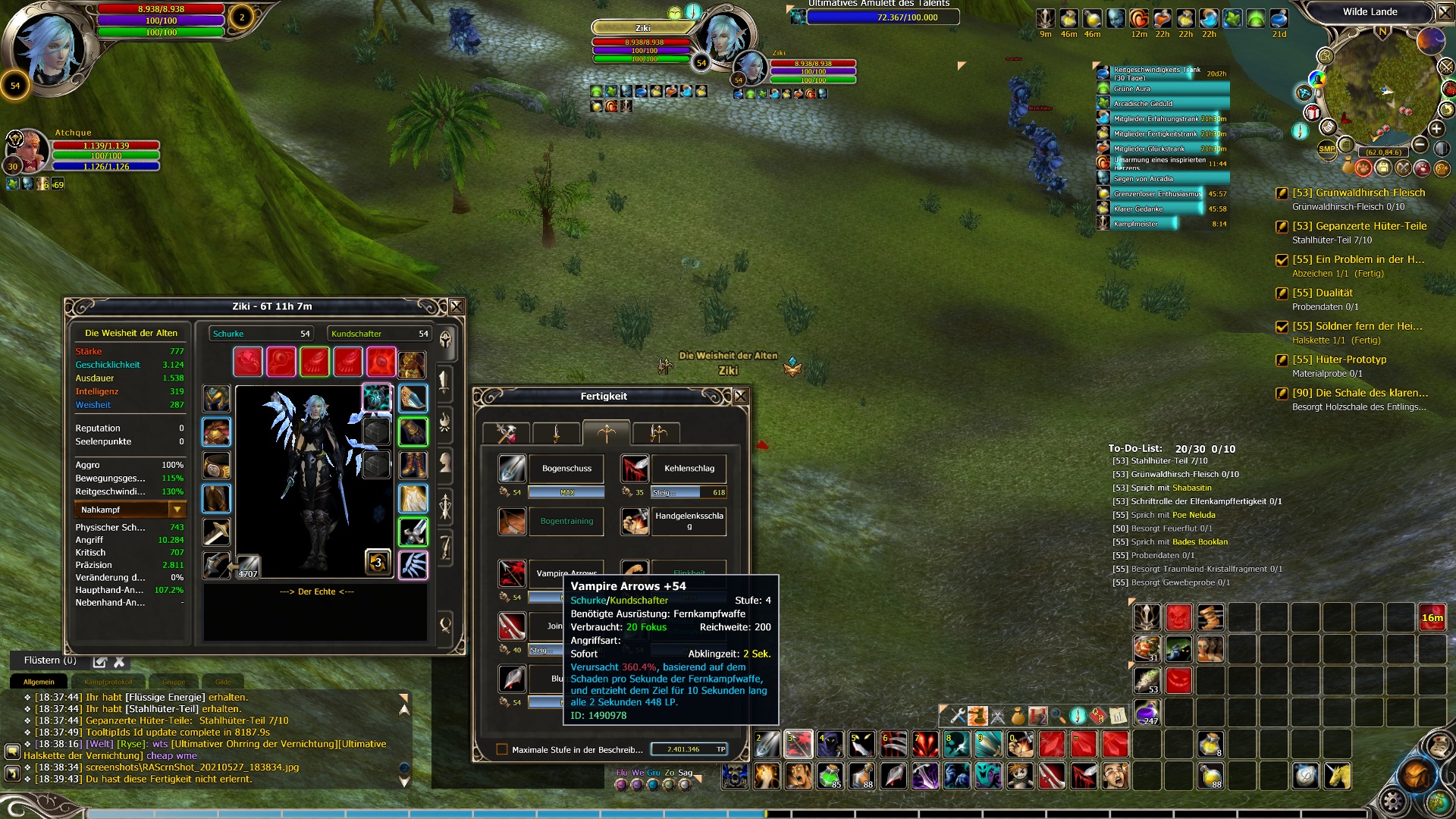1456x819 pixels.
Task: Switch to the Allgemein chat tab
Action: click(x=39, y=682)
